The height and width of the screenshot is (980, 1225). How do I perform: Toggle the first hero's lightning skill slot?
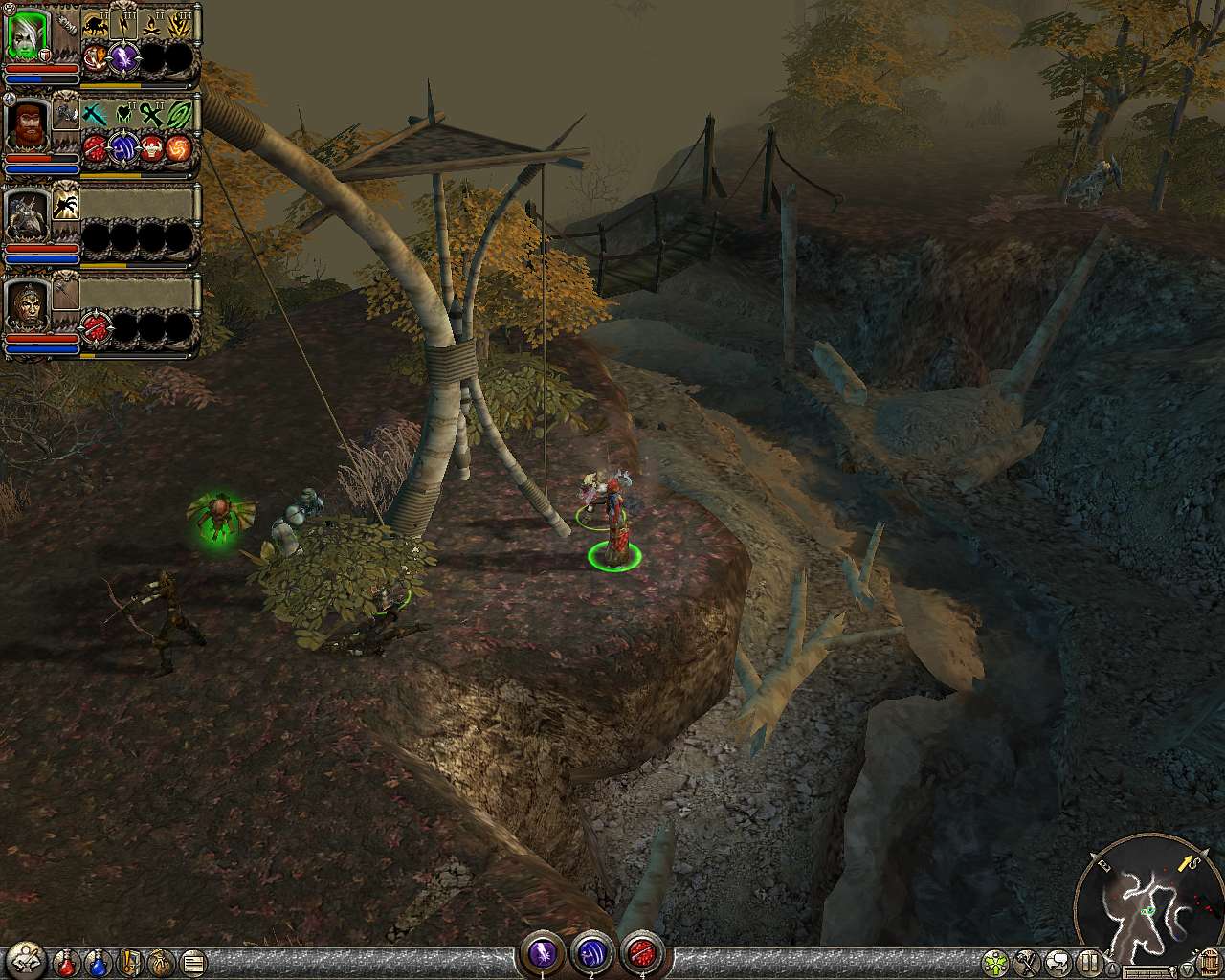pos(123,24)
